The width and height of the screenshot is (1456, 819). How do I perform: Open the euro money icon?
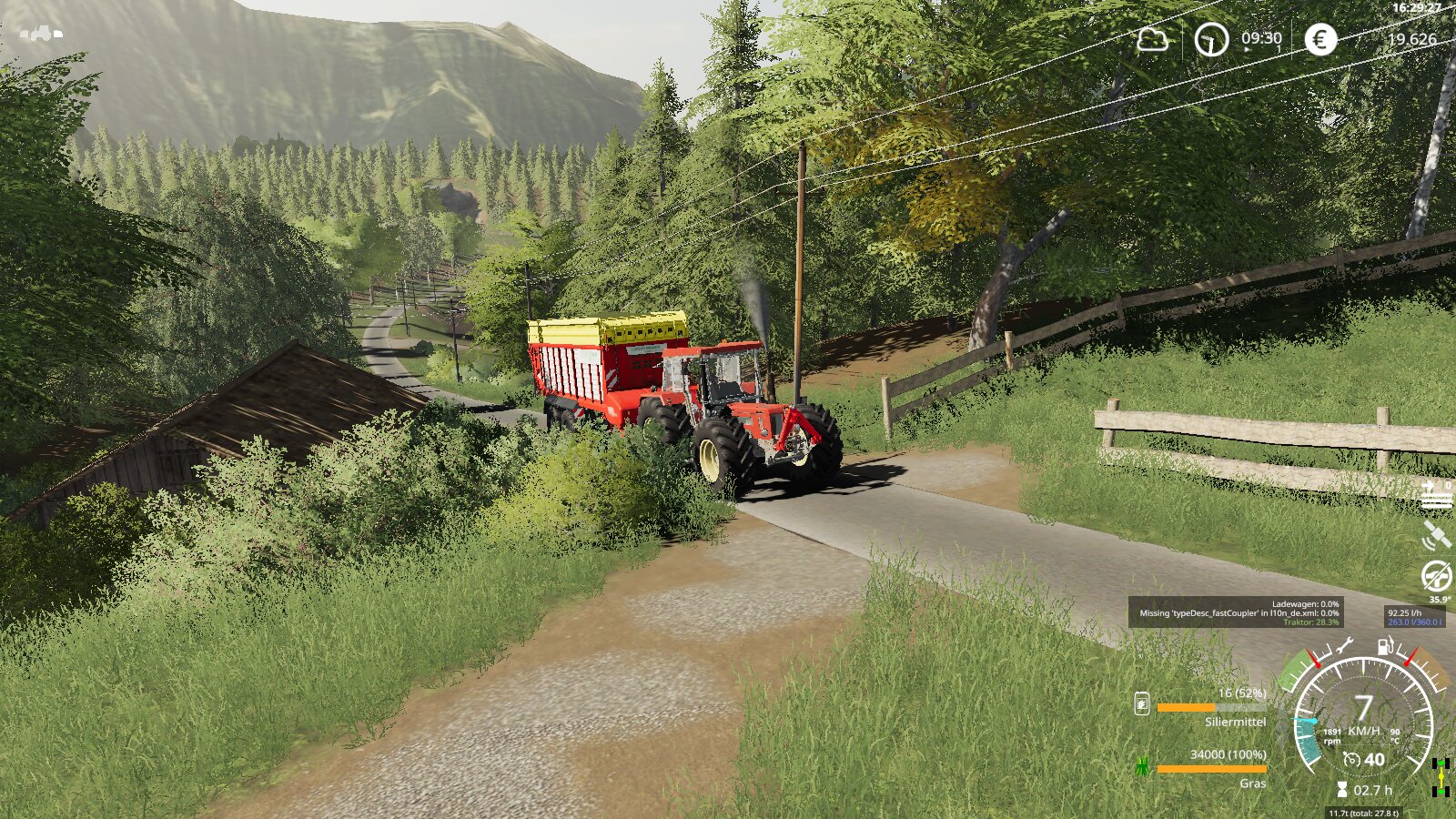(x=1320, y=39)
